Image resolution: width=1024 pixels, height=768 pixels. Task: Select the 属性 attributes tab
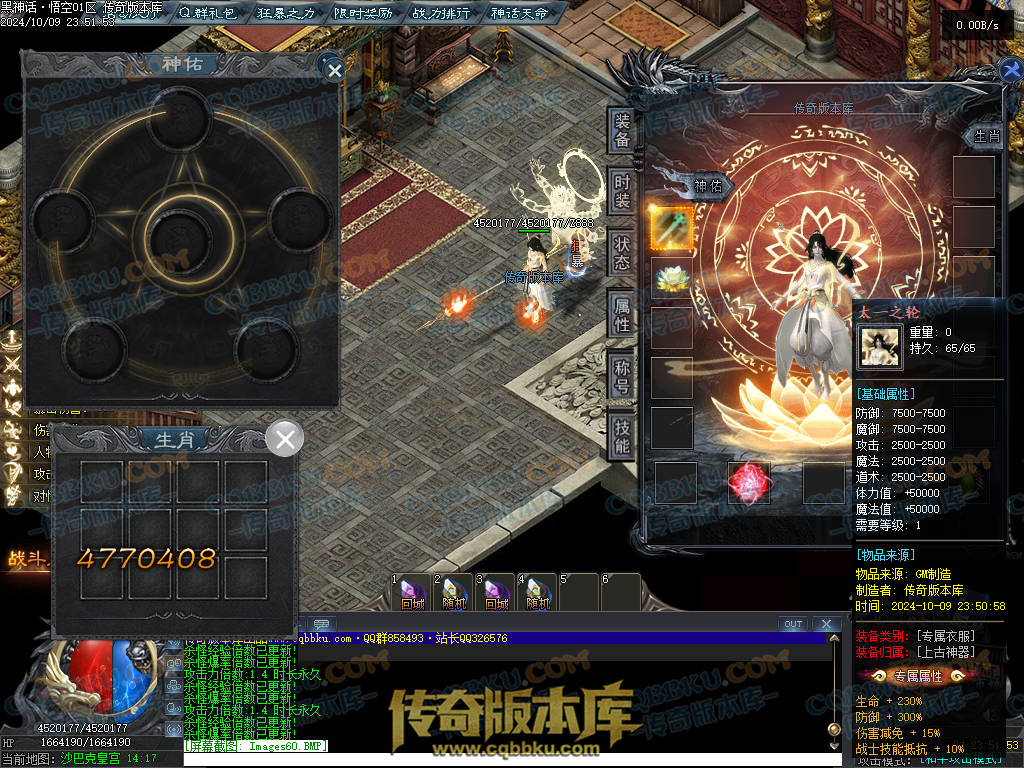pyautogui.click(x=622, y=314)
